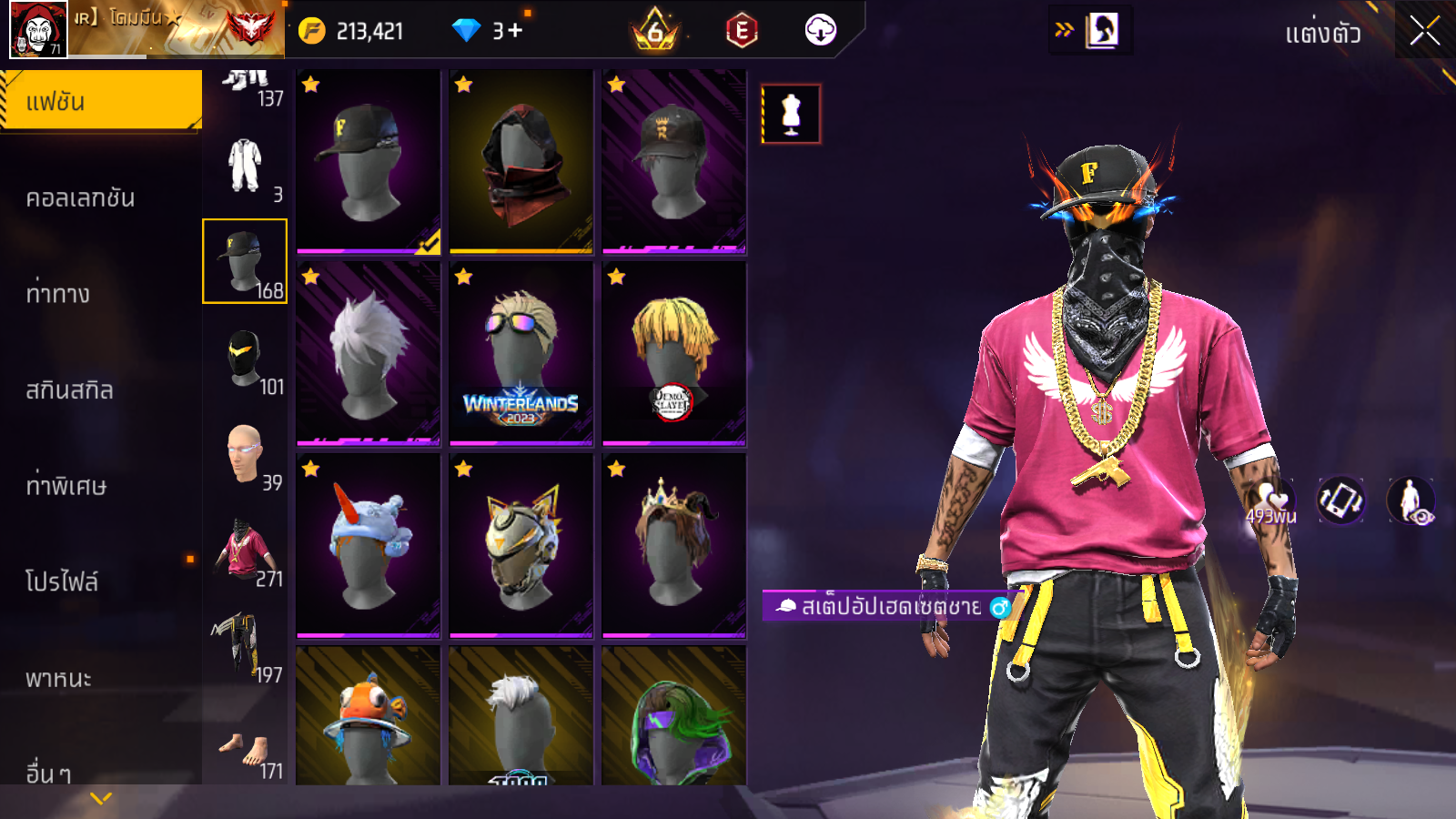
Task: Select the black F cap headwear item
Action: [369, 162]
